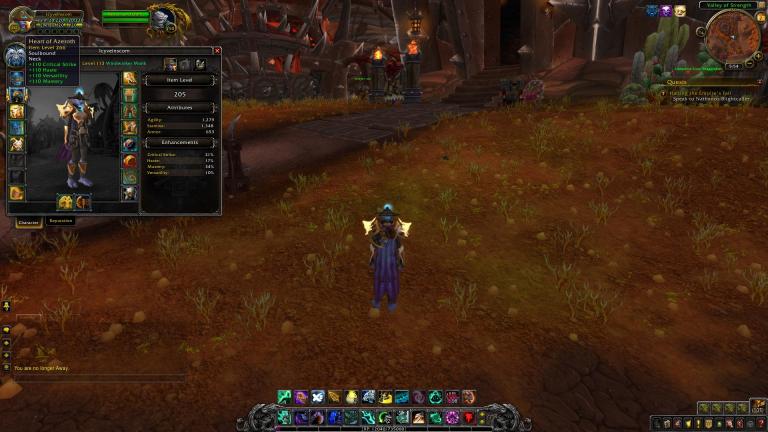Switch to the Reputation tab
The image size is (768, 432).
61,221
